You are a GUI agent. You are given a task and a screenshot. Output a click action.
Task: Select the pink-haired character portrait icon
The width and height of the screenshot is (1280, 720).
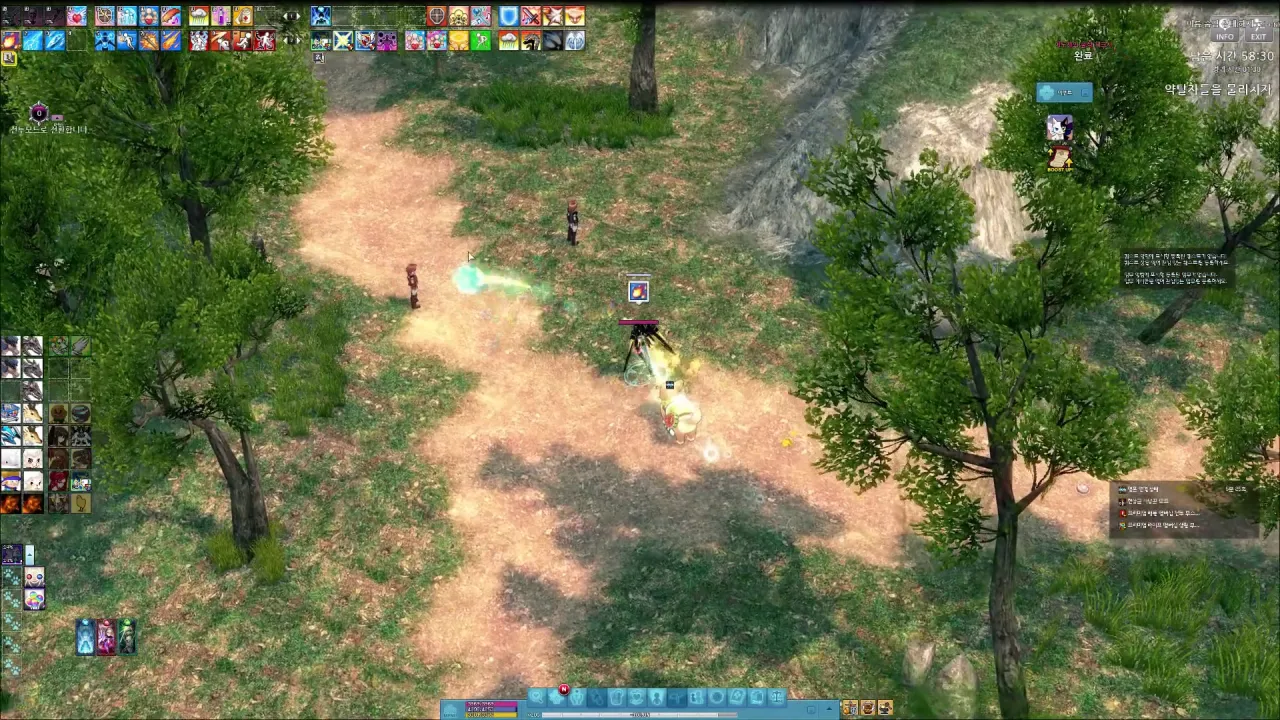(x=106, y=637)
